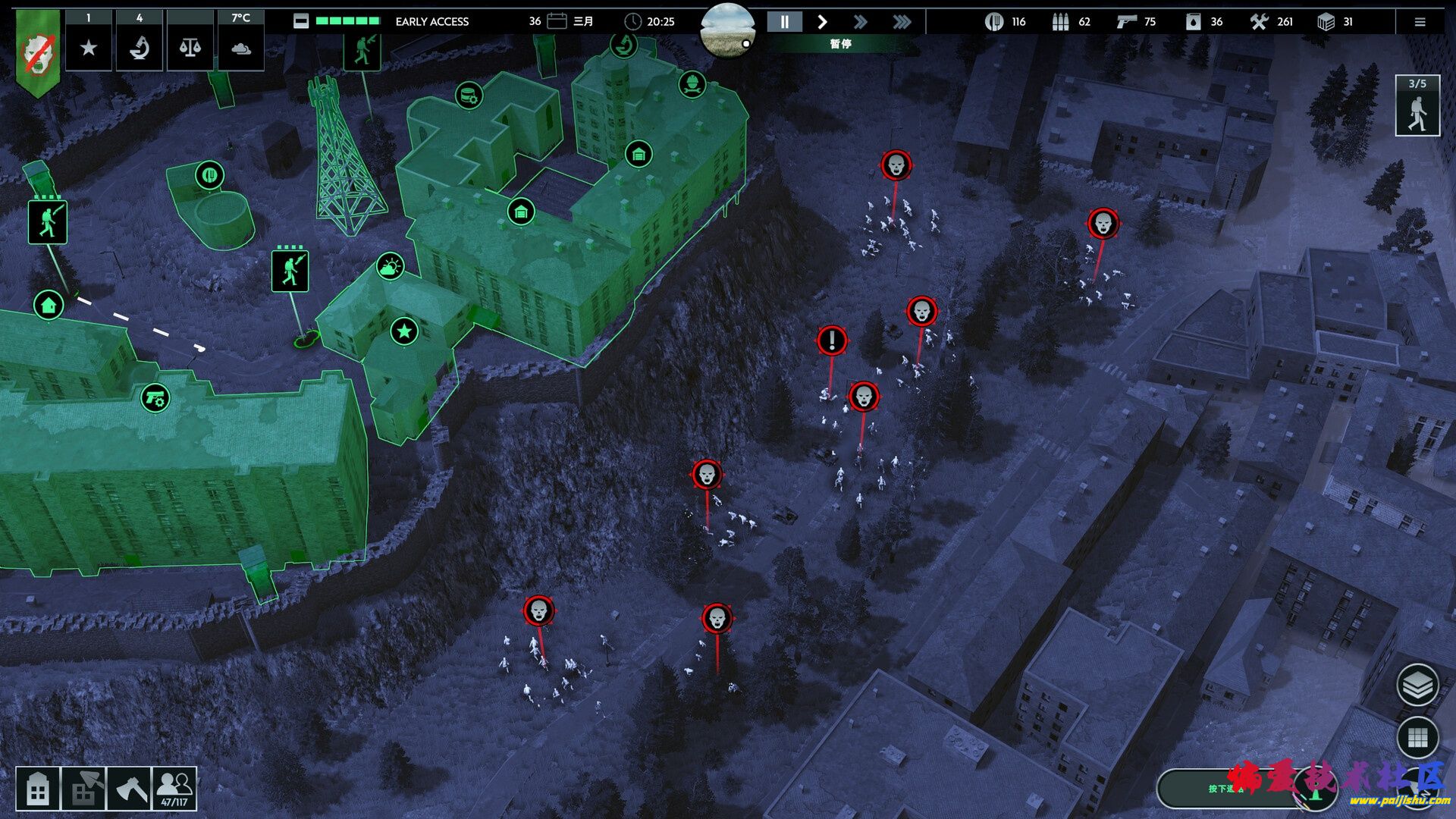Pause the game with the pause button
Image resolution: width=1456 pixels, height=819 pixels.
pos(784,22)
